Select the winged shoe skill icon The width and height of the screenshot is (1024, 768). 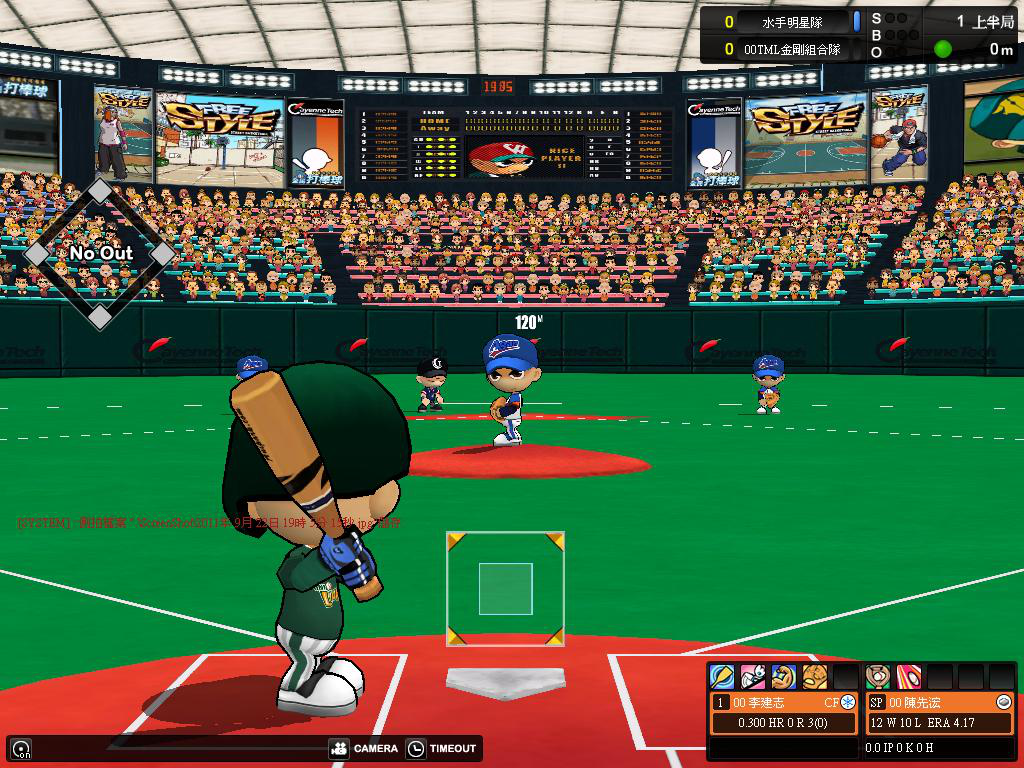click(x=753, y=677)
